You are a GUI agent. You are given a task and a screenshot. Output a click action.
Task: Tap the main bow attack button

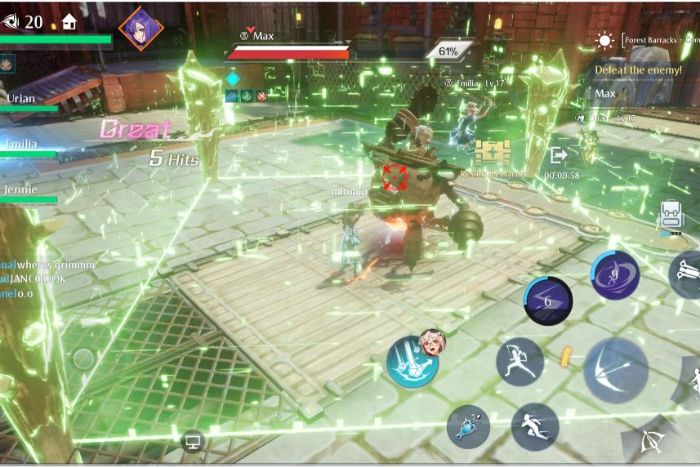click(615, 369)
